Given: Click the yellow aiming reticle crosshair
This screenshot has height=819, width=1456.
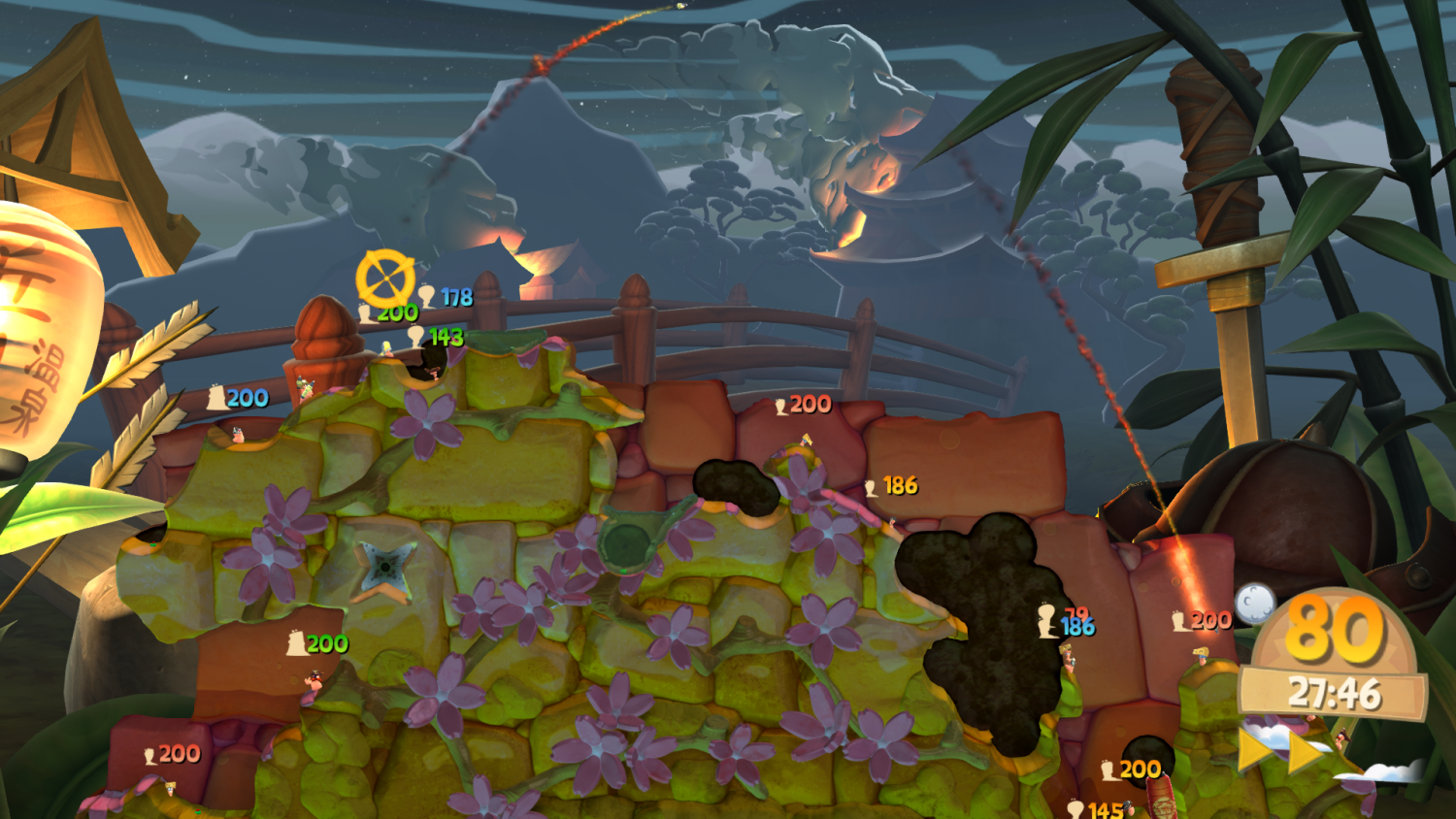Looking at the screenshot, I should (x=384, y=277).
